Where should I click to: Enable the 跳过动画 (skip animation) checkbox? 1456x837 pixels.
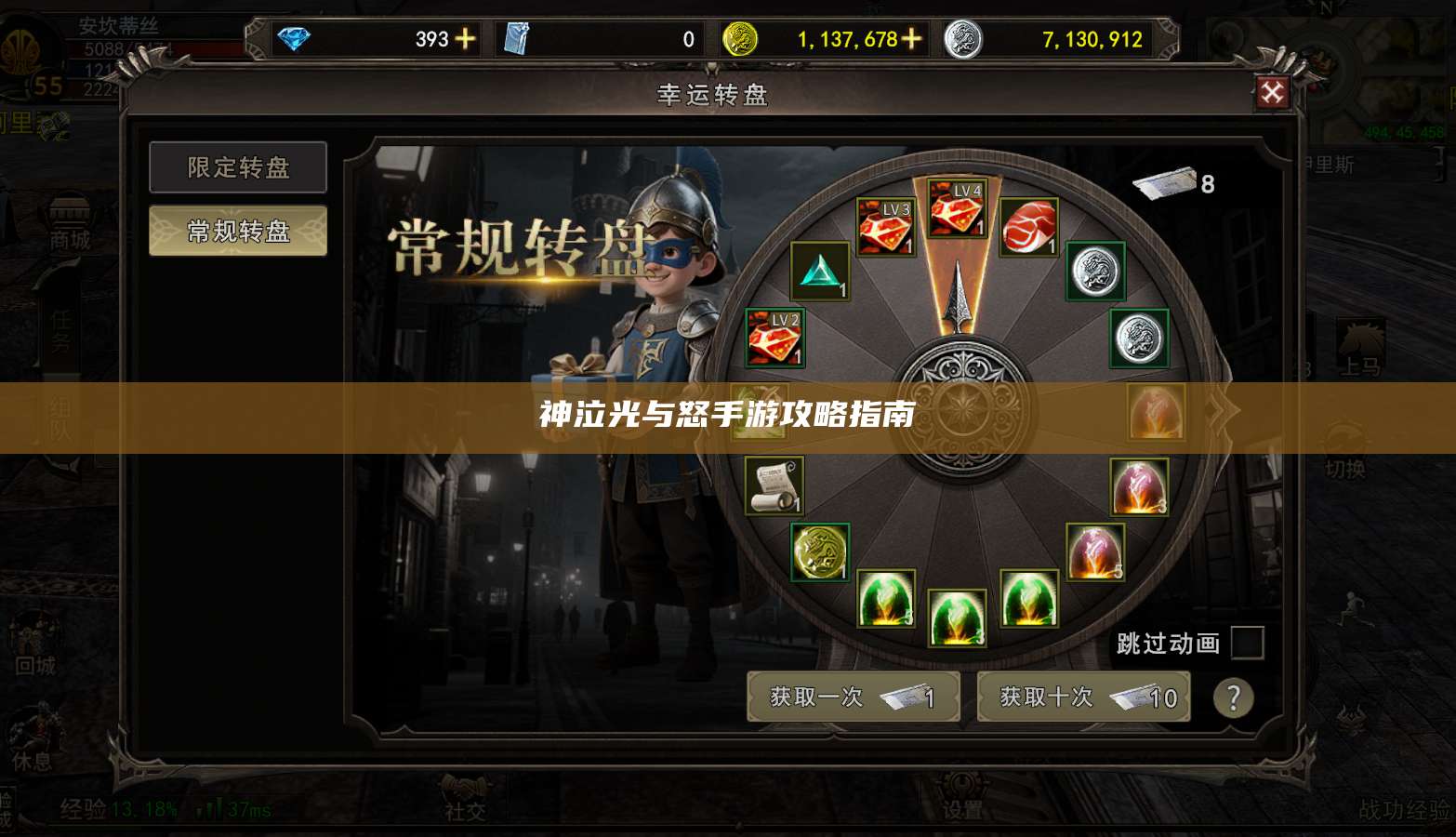1246,642
